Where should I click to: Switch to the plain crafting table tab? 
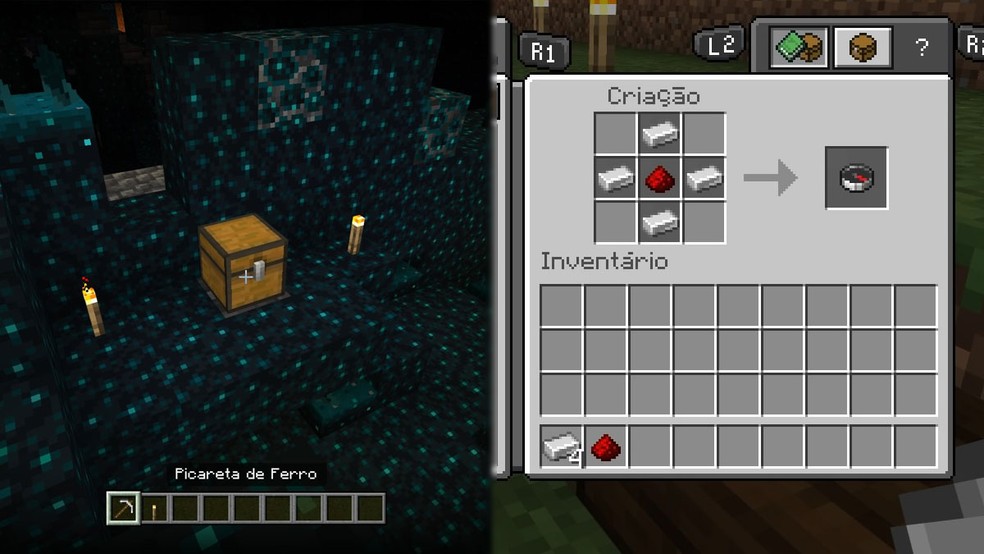click(x=863, y=47)
